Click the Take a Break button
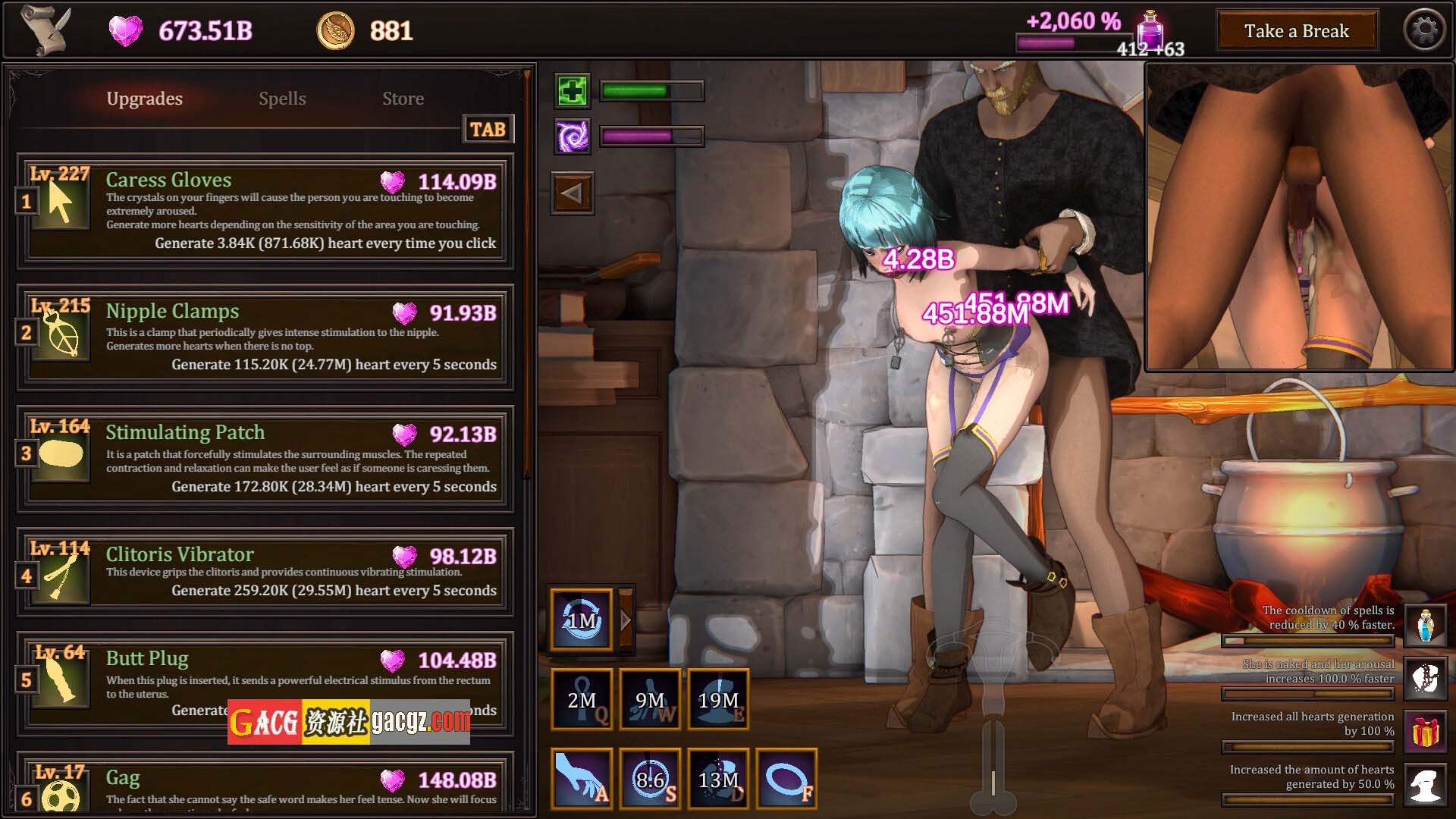The width and height of the screenshot is (1456, 819). [1296, 31]
